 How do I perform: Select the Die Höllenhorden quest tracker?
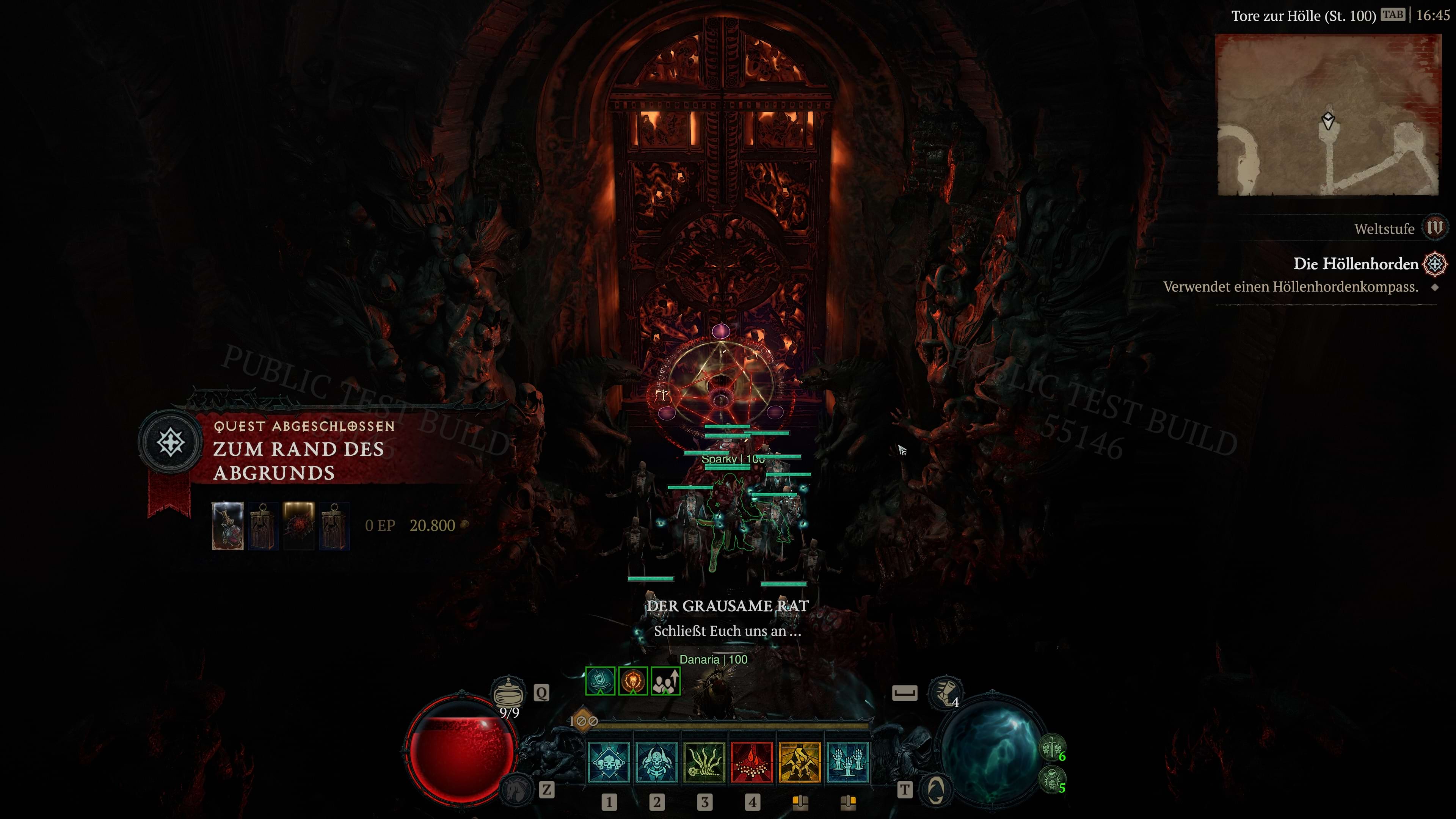(1356, 264)
